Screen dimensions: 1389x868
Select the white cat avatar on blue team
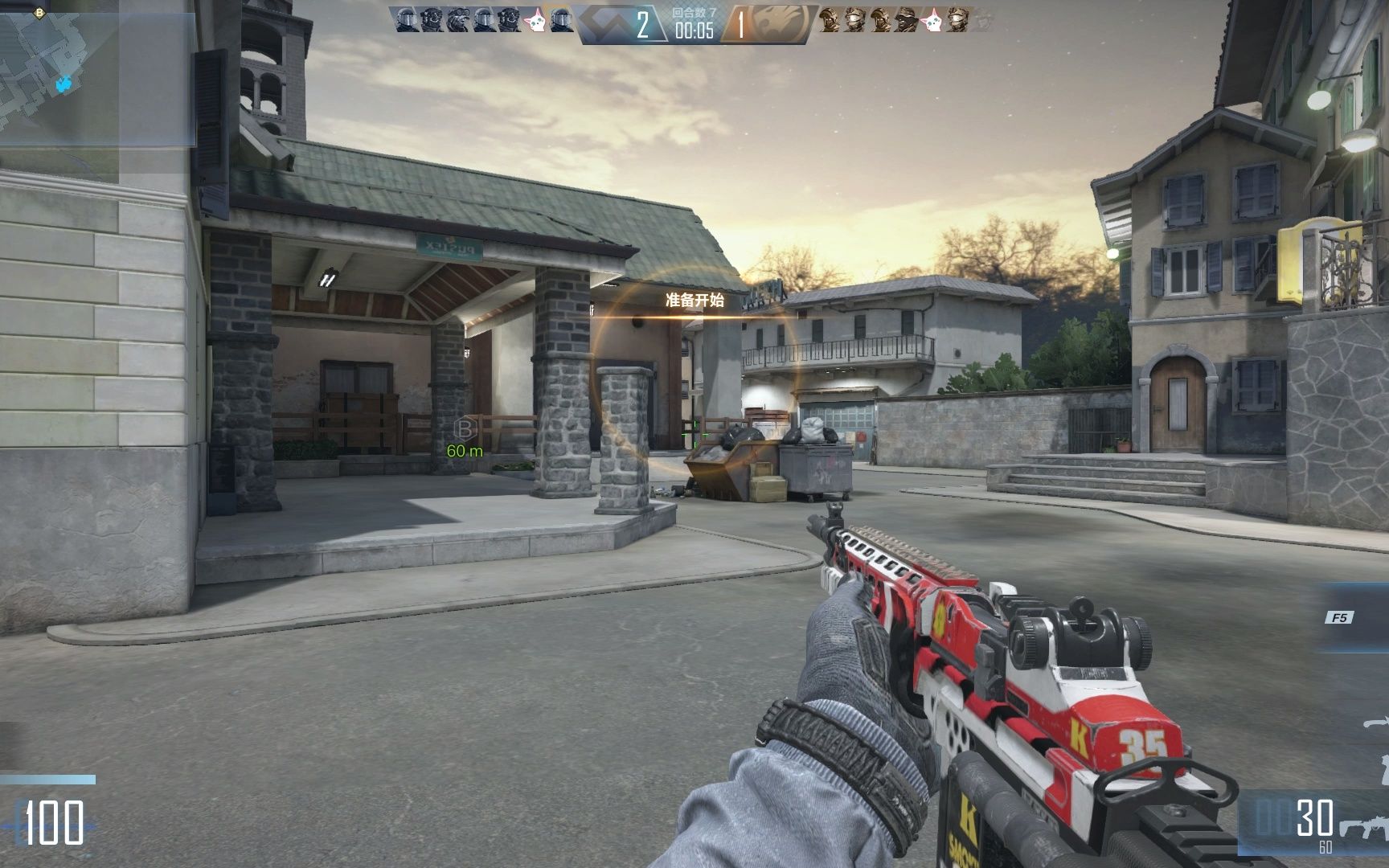coord(535,22)
